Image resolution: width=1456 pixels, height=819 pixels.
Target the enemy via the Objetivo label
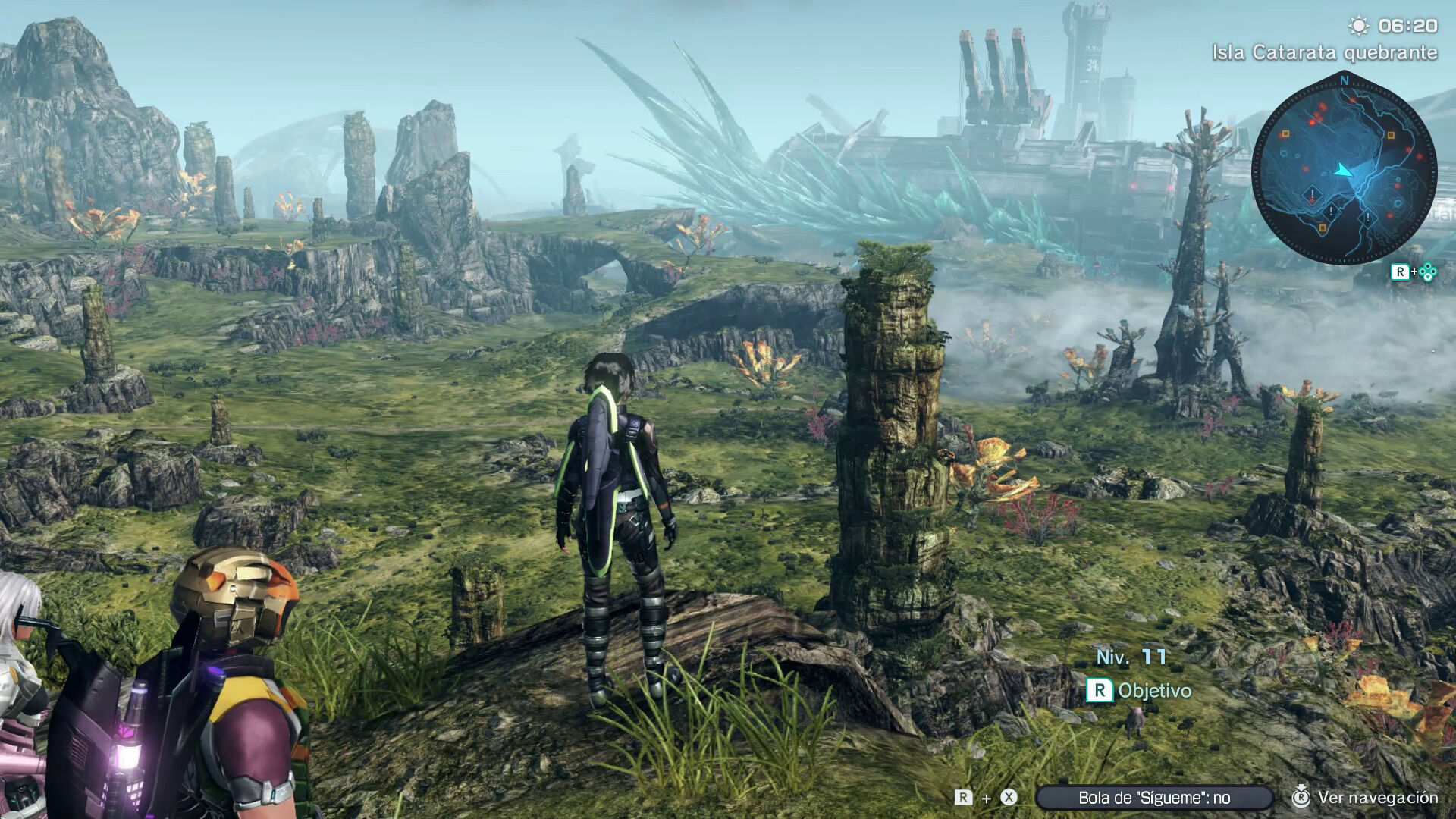coord(1153,691)
